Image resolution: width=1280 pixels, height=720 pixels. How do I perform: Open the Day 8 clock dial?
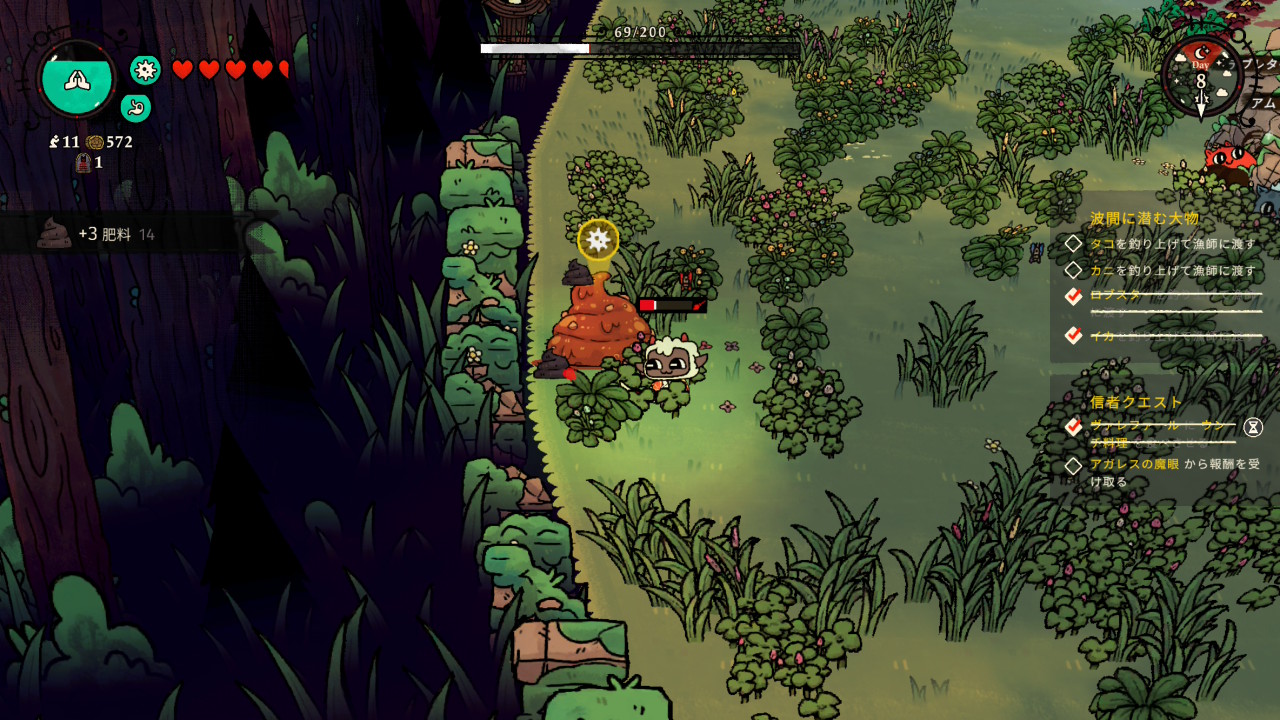pyautogui.click(x=1201, y=75)
